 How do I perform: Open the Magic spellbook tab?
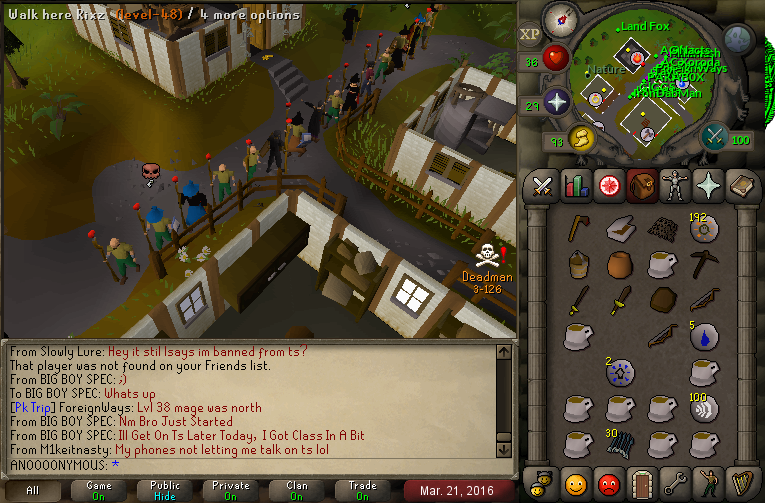pyautogui.click(x=740, y=185)
